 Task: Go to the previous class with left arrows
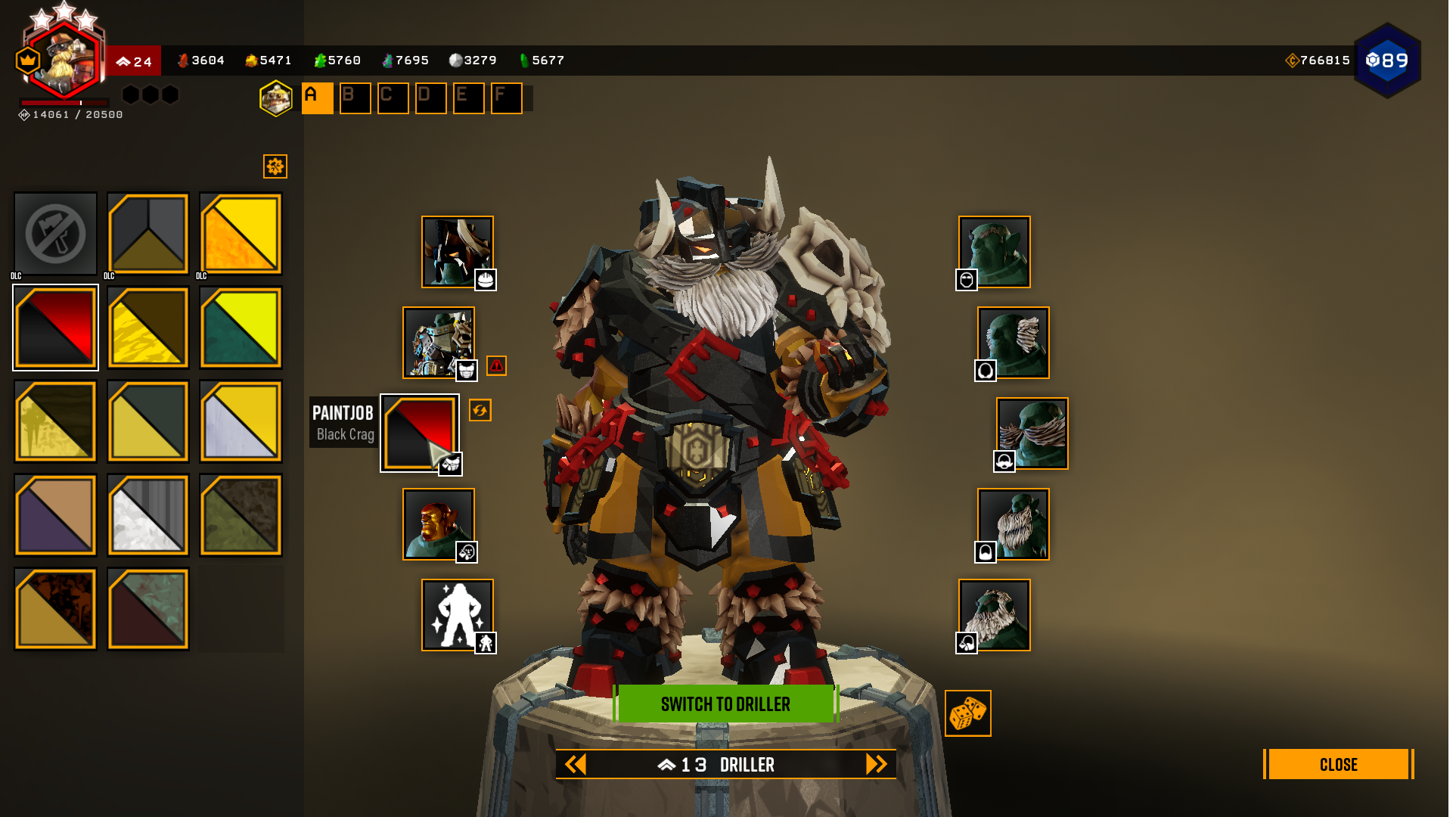[x=576, y=764]
